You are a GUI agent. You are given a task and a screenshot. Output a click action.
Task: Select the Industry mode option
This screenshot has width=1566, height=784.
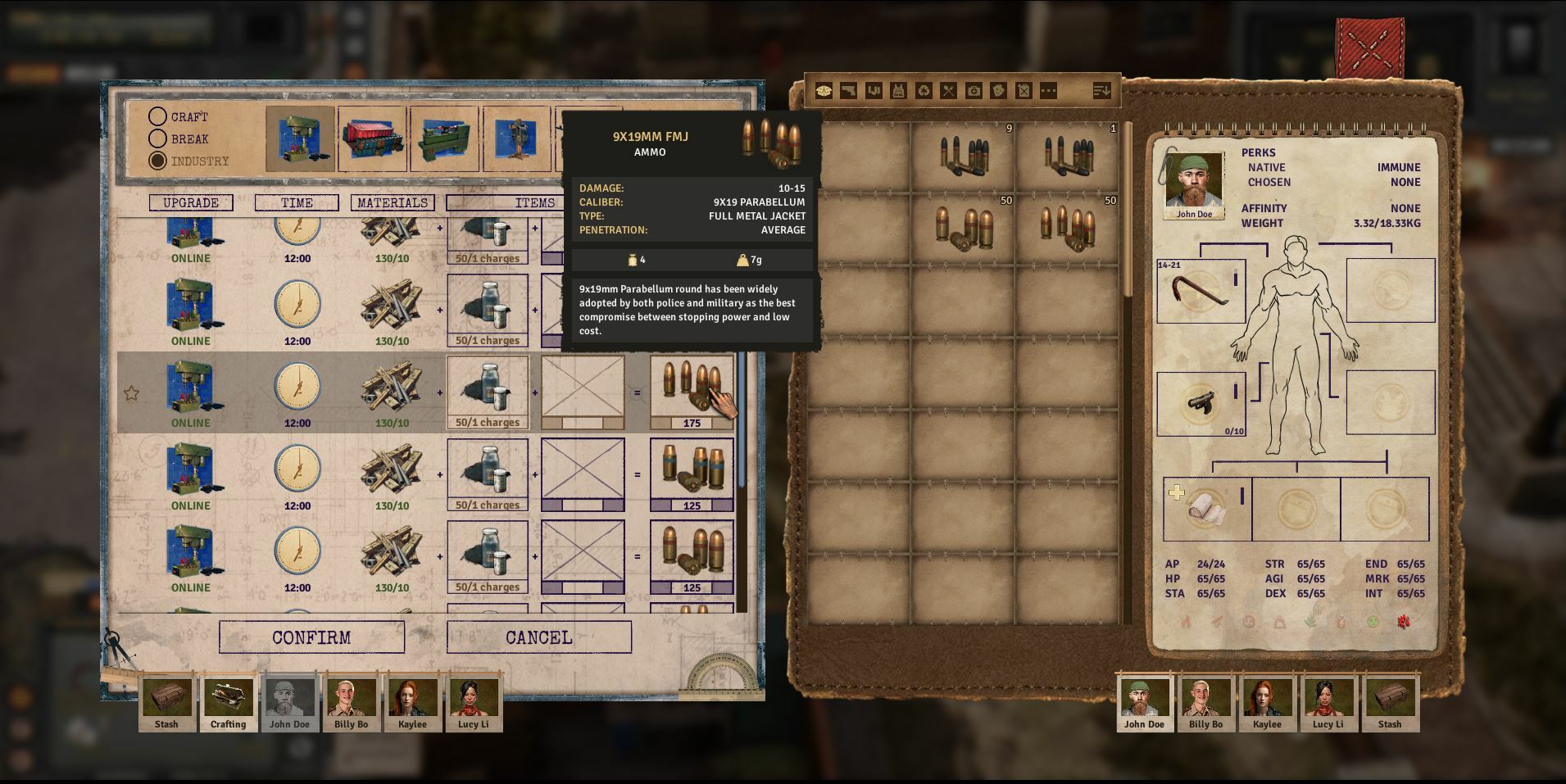[x=157, y=161]
